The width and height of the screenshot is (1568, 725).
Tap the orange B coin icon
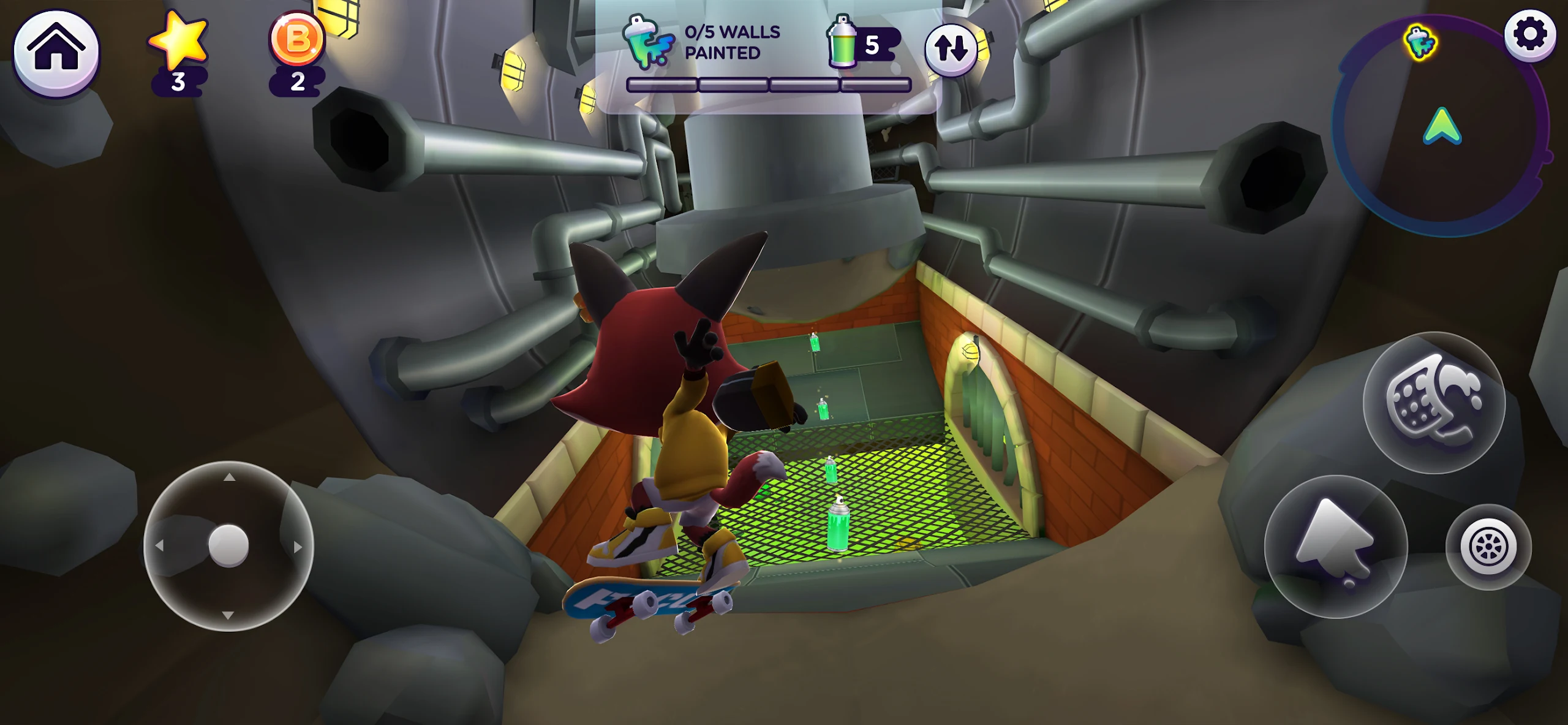[x=298, y=39]
